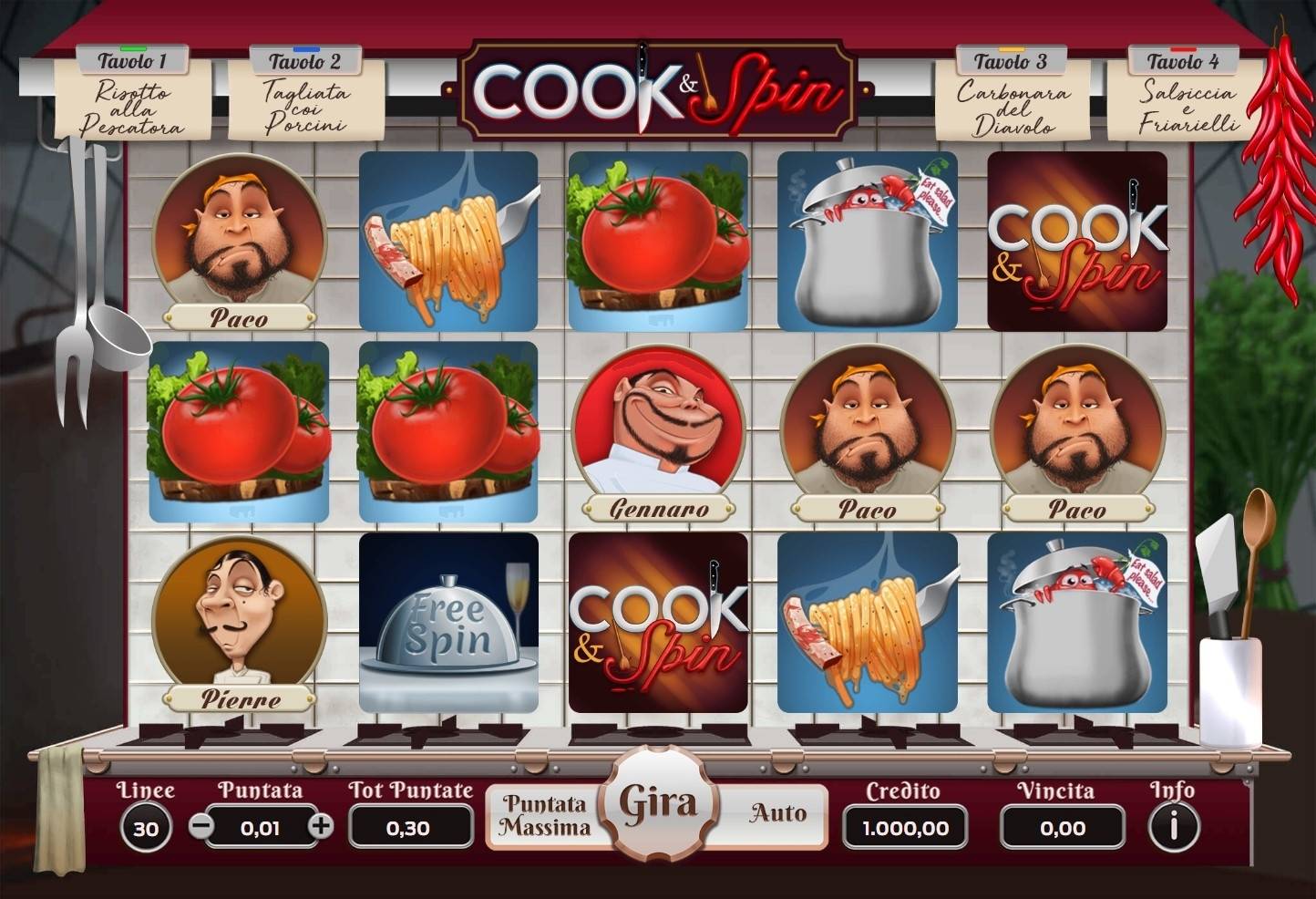This screenshot has width=1316, height=899.
Task: Click the Paco symbol on the top-left reel
Action: click(x=239, y=239)
